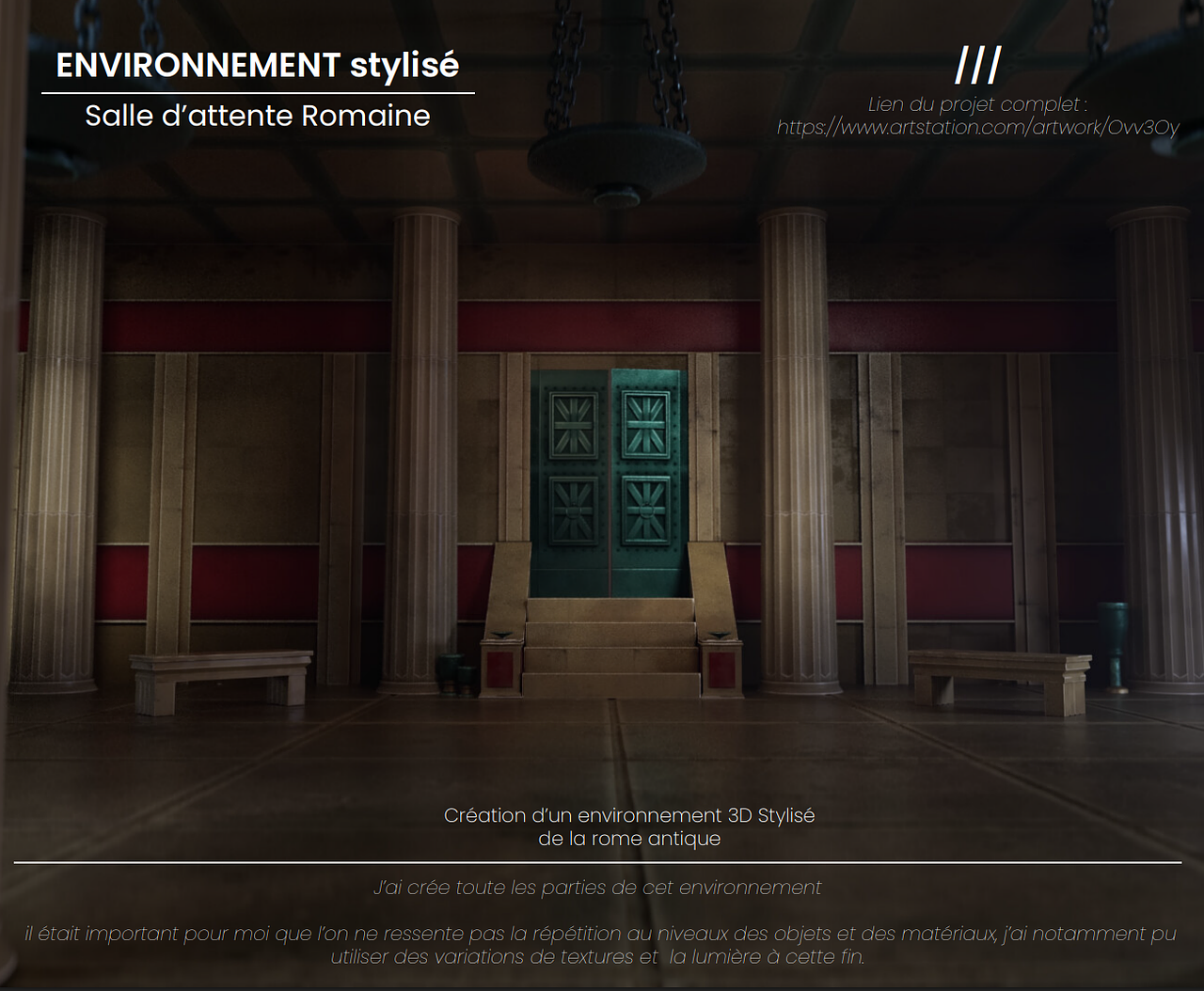Open the ArtStation project link
The image size is (1204, 991).
click(x=977, y=128)
